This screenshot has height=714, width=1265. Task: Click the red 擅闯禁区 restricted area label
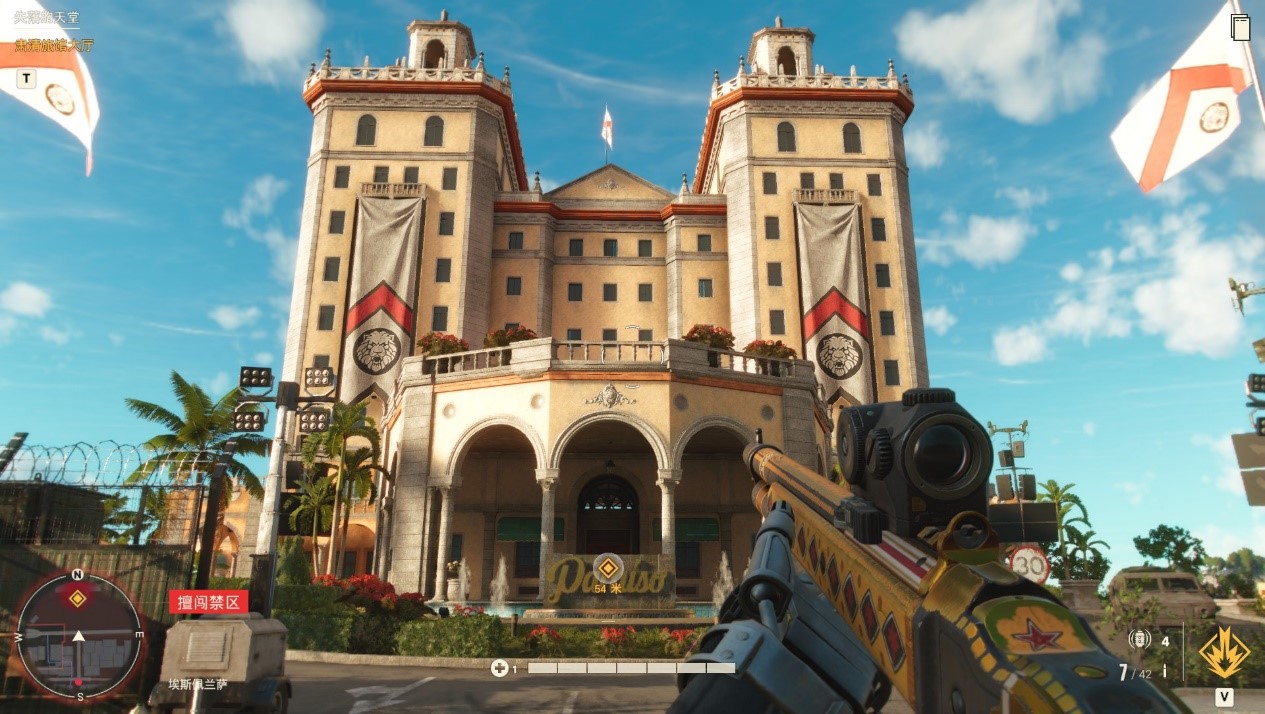[208, 601]
